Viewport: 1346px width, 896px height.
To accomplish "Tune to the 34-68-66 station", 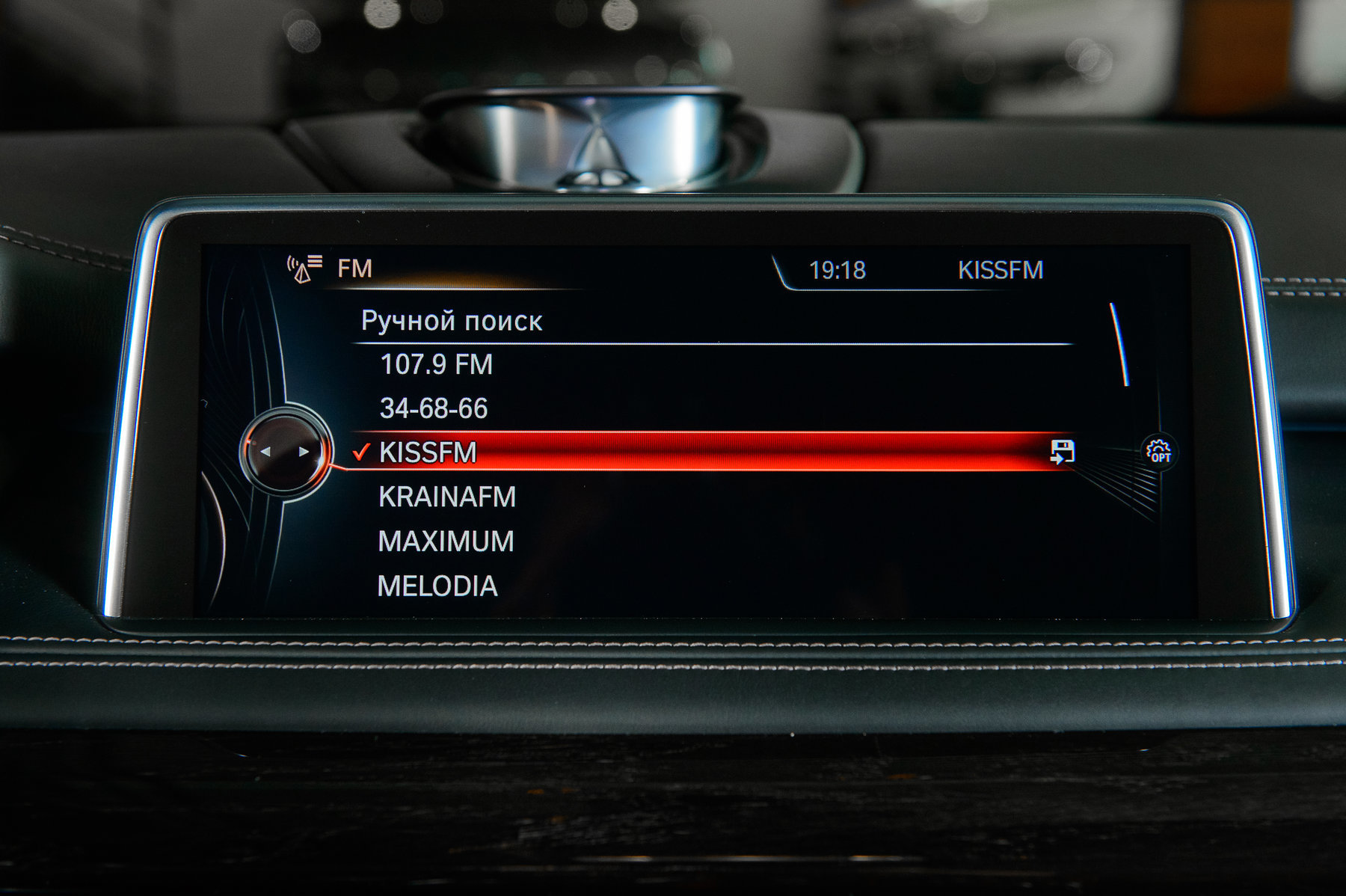I will pyautogui.click(x=434, y=408).
